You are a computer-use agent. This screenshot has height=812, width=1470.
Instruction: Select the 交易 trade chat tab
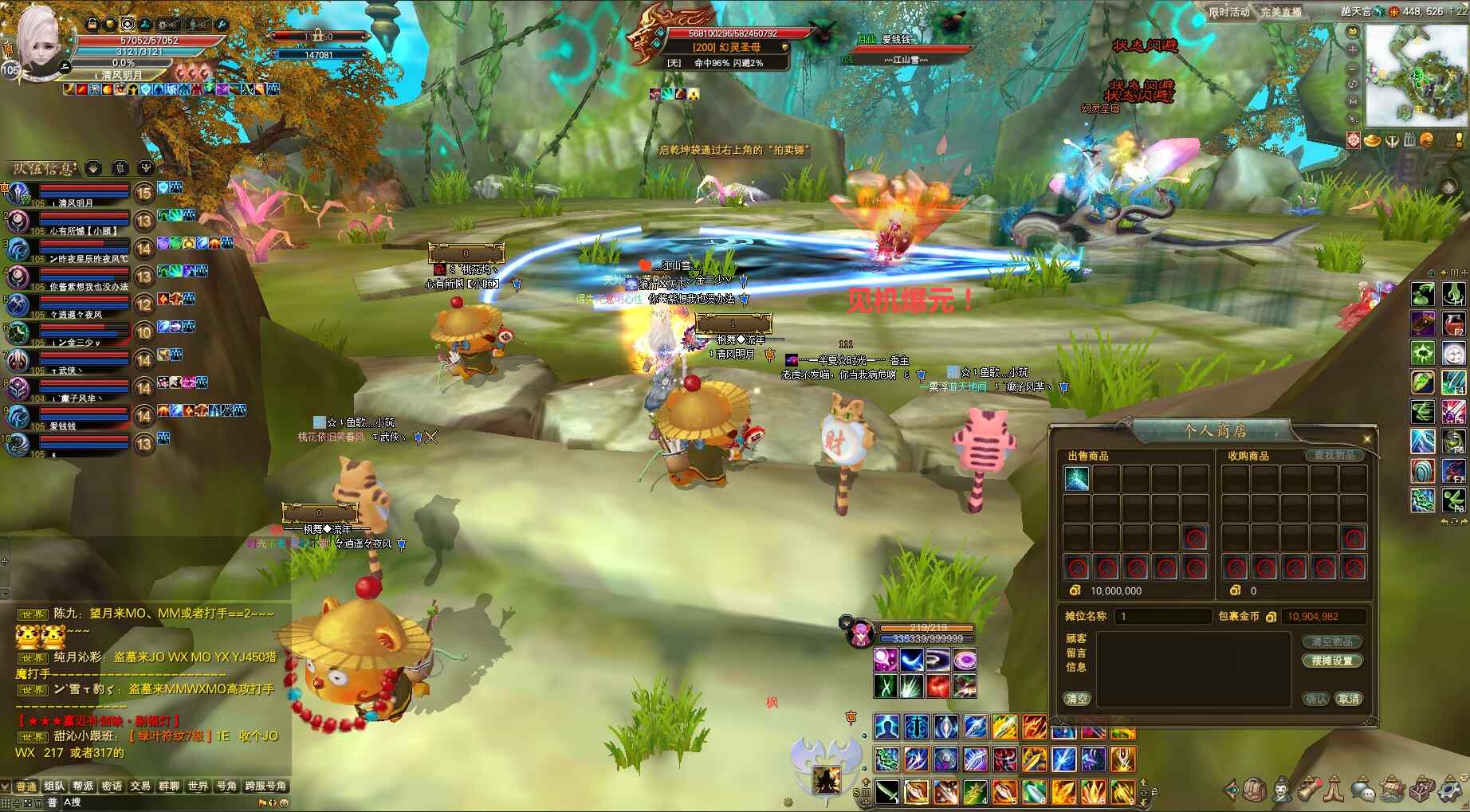coord(140,787)
